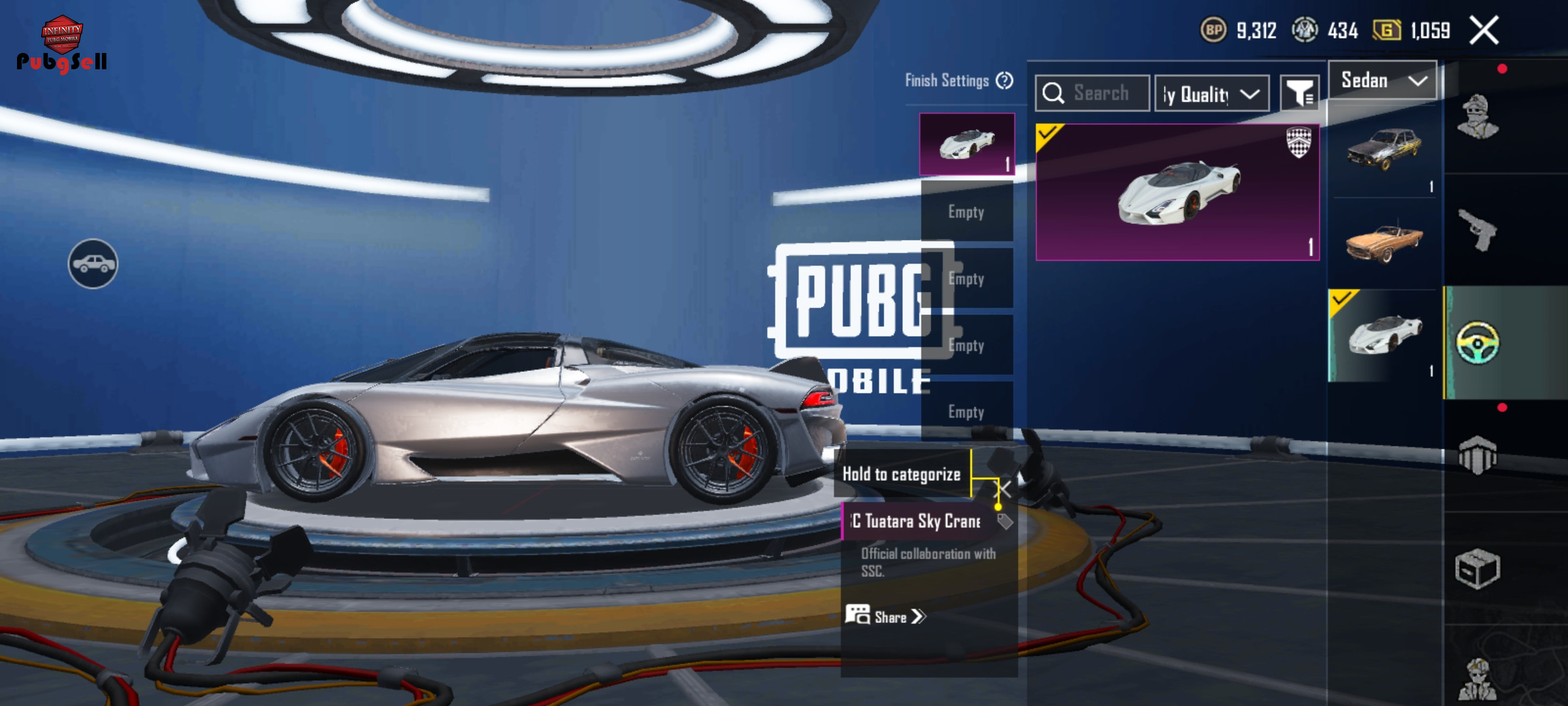
Task: Share the SSC Tuatara skin
Action: [886, 616]
